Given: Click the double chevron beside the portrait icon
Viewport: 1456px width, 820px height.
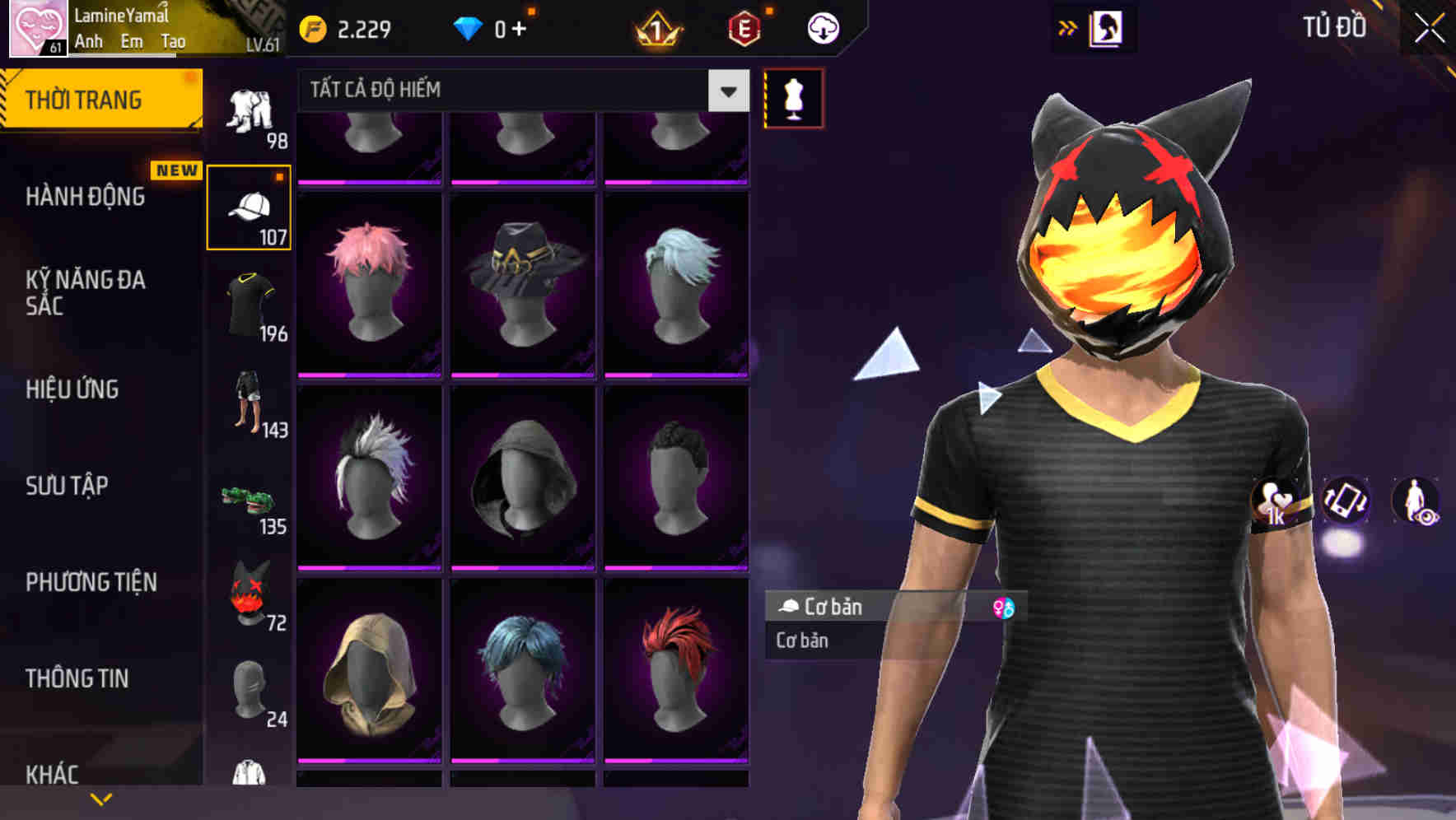Looking at the screenshot, I should (x=1068, y=27).
